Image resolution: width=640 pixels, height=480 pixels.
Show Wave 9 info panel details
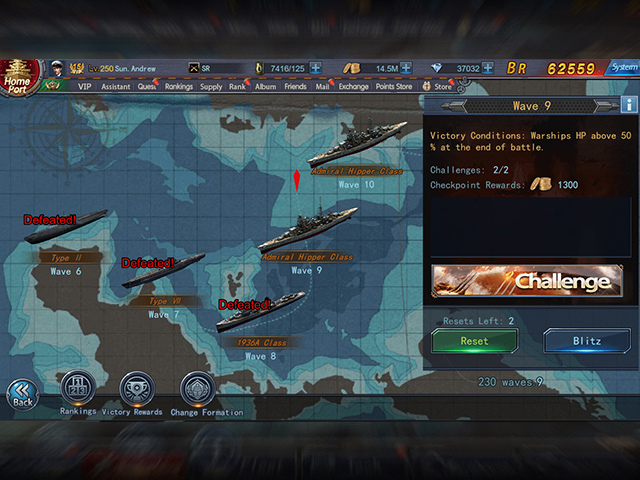pos(629,104)
